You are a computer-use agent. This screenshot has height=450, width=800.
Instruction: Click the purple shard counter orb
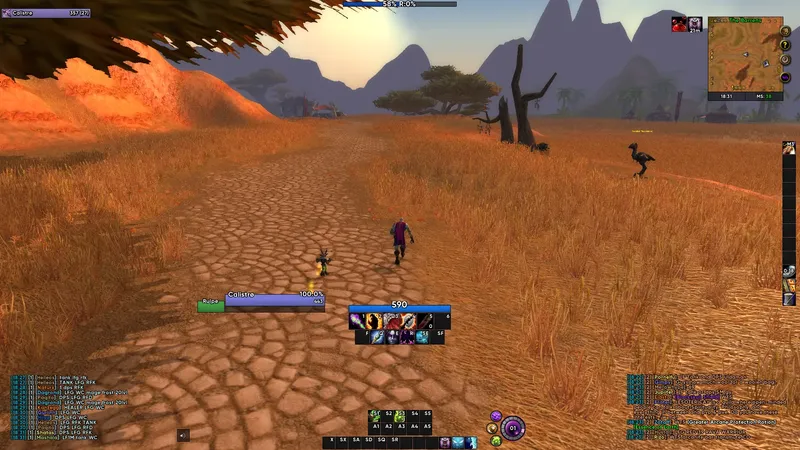[512, 426]
